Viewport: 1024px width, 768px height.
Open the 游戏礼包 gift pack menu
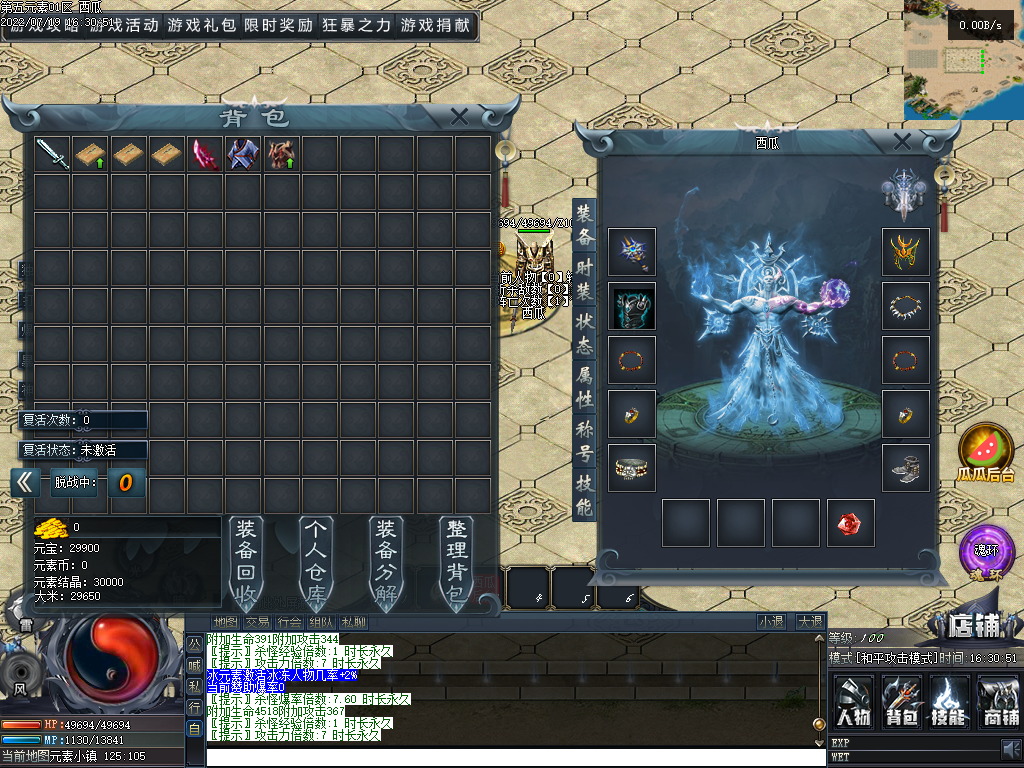[202, 26]
